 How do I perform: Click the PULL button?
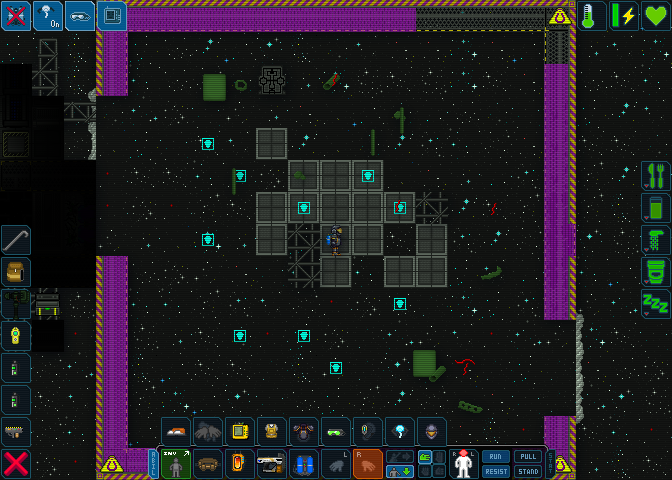coord(528,456)
